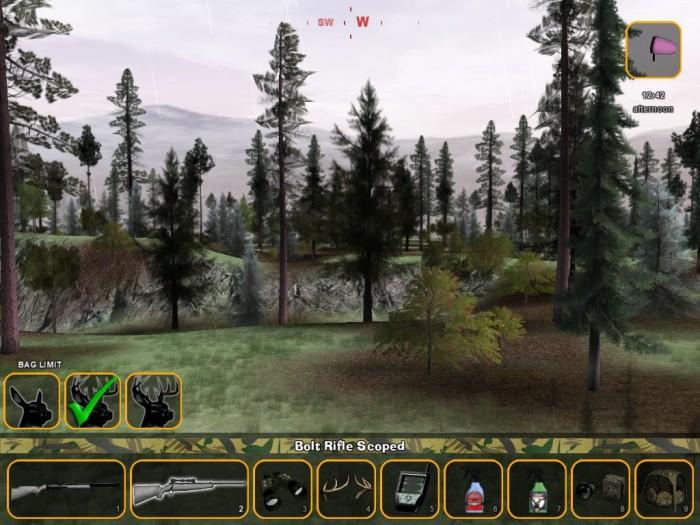Click the buck icon with green checkmark
This screenshot has height=525, width=700.
tap(92, 402)
